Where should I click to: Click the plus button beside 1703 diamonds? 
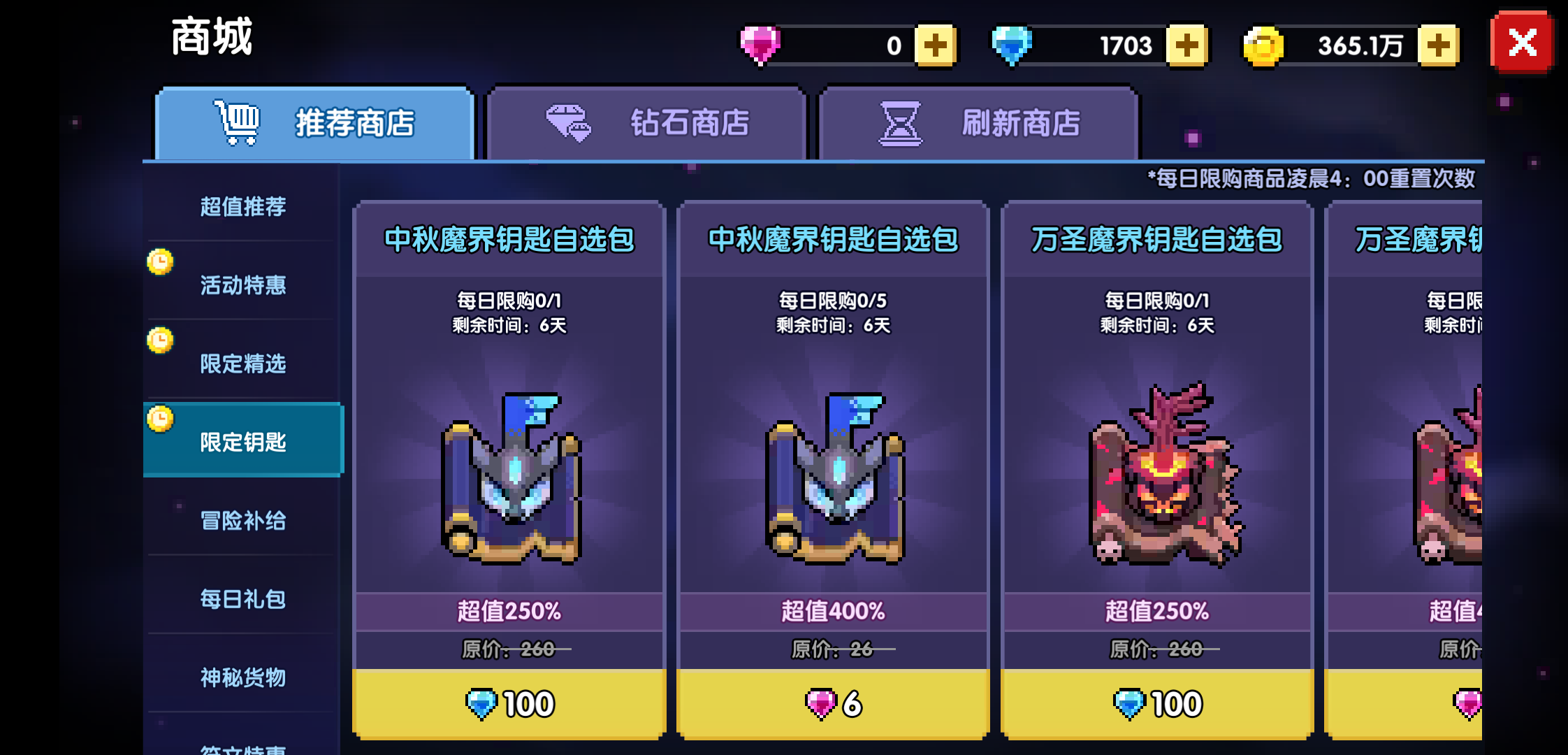click(x=1188, y=44)
